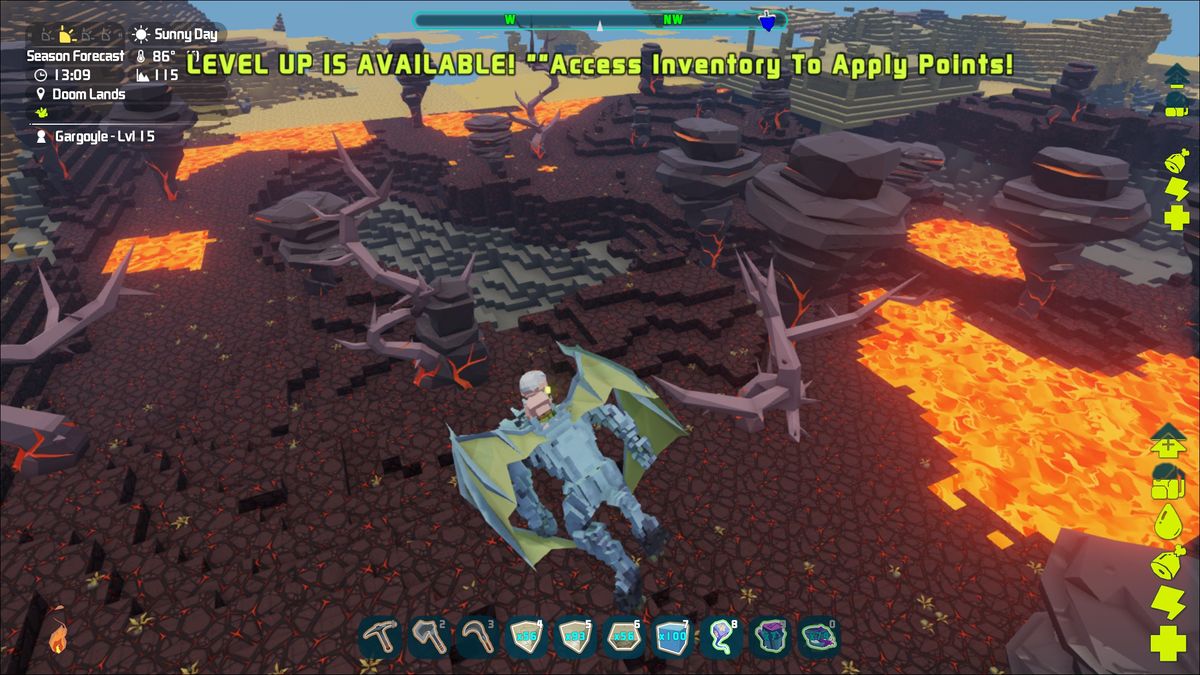1200x675 pixels.
Task: Click the water droplet thirst icon
Action: tap(1167, 521)
